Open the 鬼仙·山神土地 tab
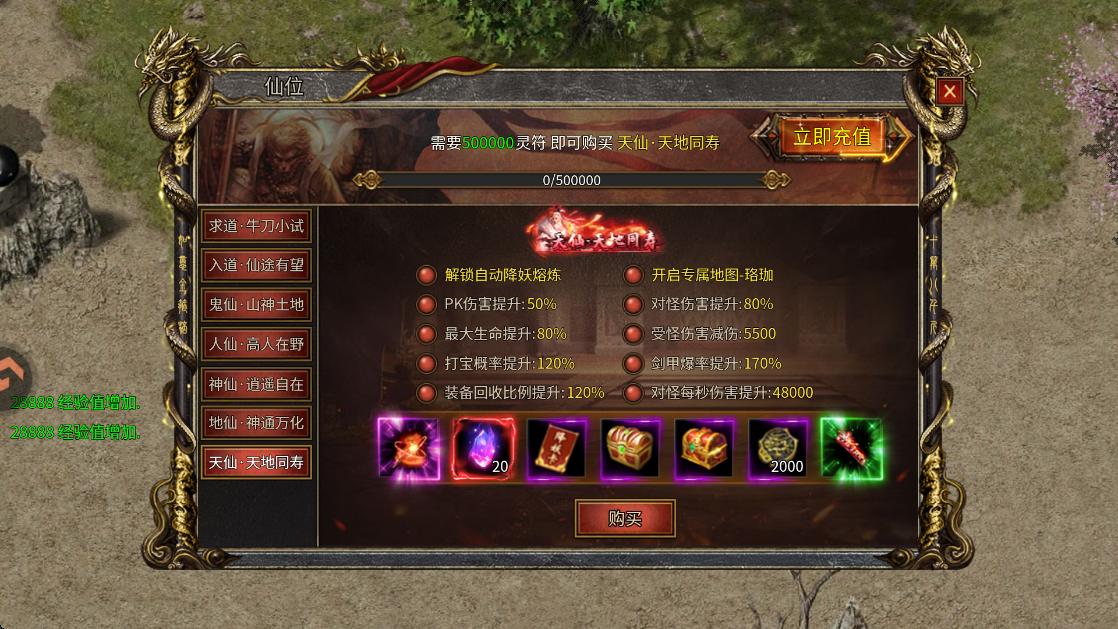This screenshot has height=629, width=1118. 255,305
